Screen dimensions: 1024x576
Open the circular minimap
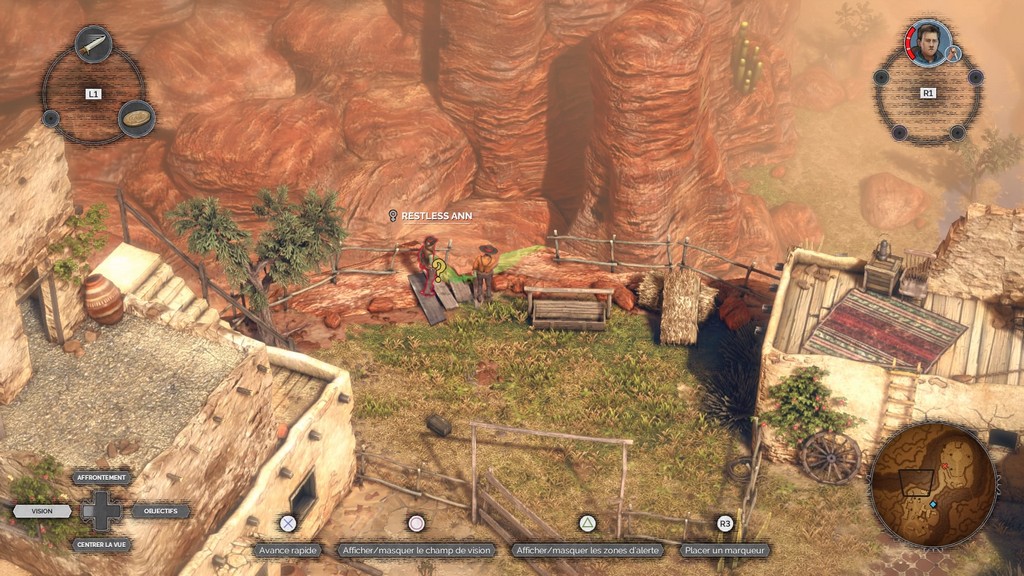click(x=932, y=484)
